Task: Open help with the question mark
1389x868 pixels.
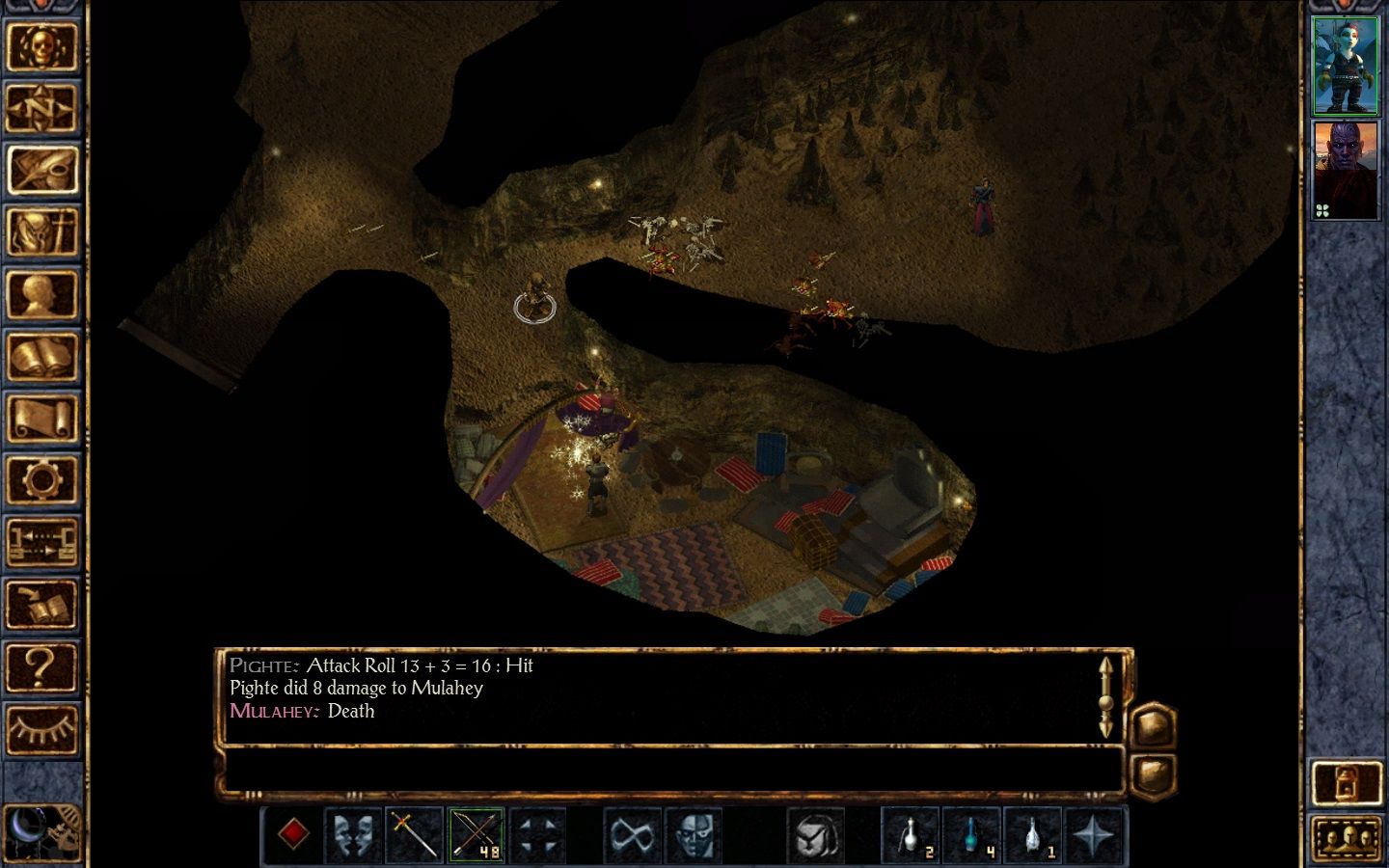Action: [x=41, y=666]
